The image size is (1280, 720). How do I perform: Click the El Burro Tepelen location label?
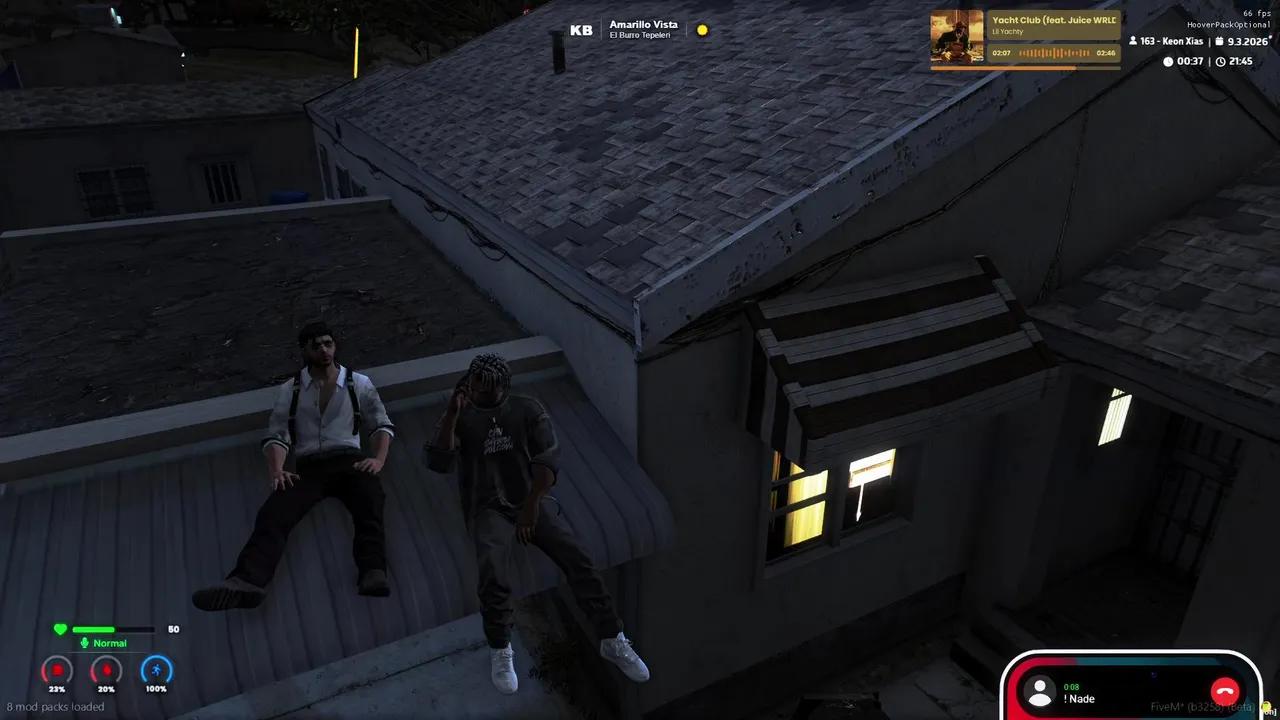pyautogui.click(x=641, y=33)
